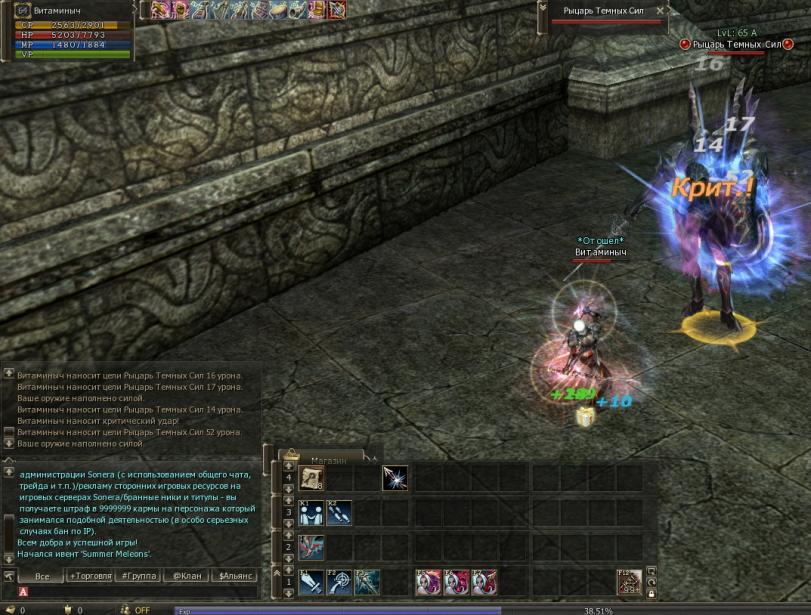Switch to the Все chat tab
The image size is (811, 615).
click(x=41, y=576)
